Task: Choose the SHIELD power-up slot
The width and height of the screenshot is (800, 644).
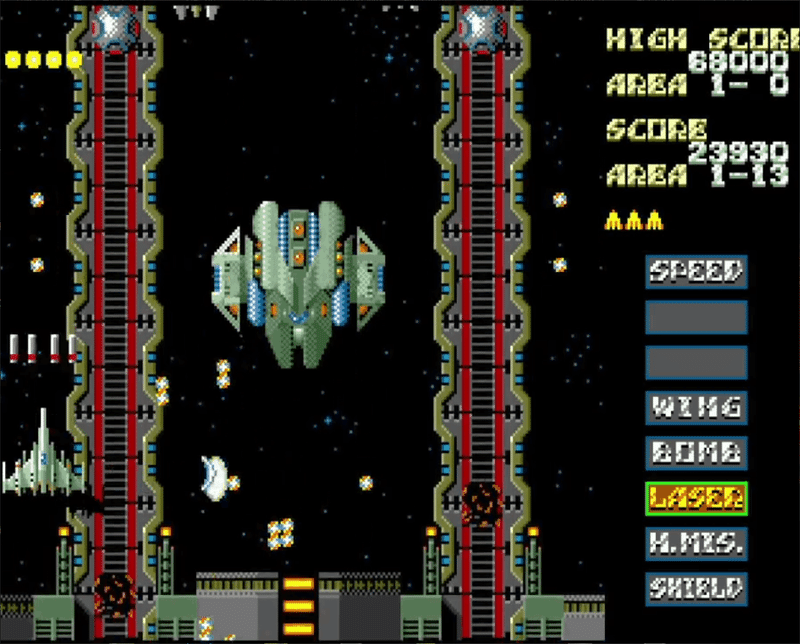Action: point(696,588)
